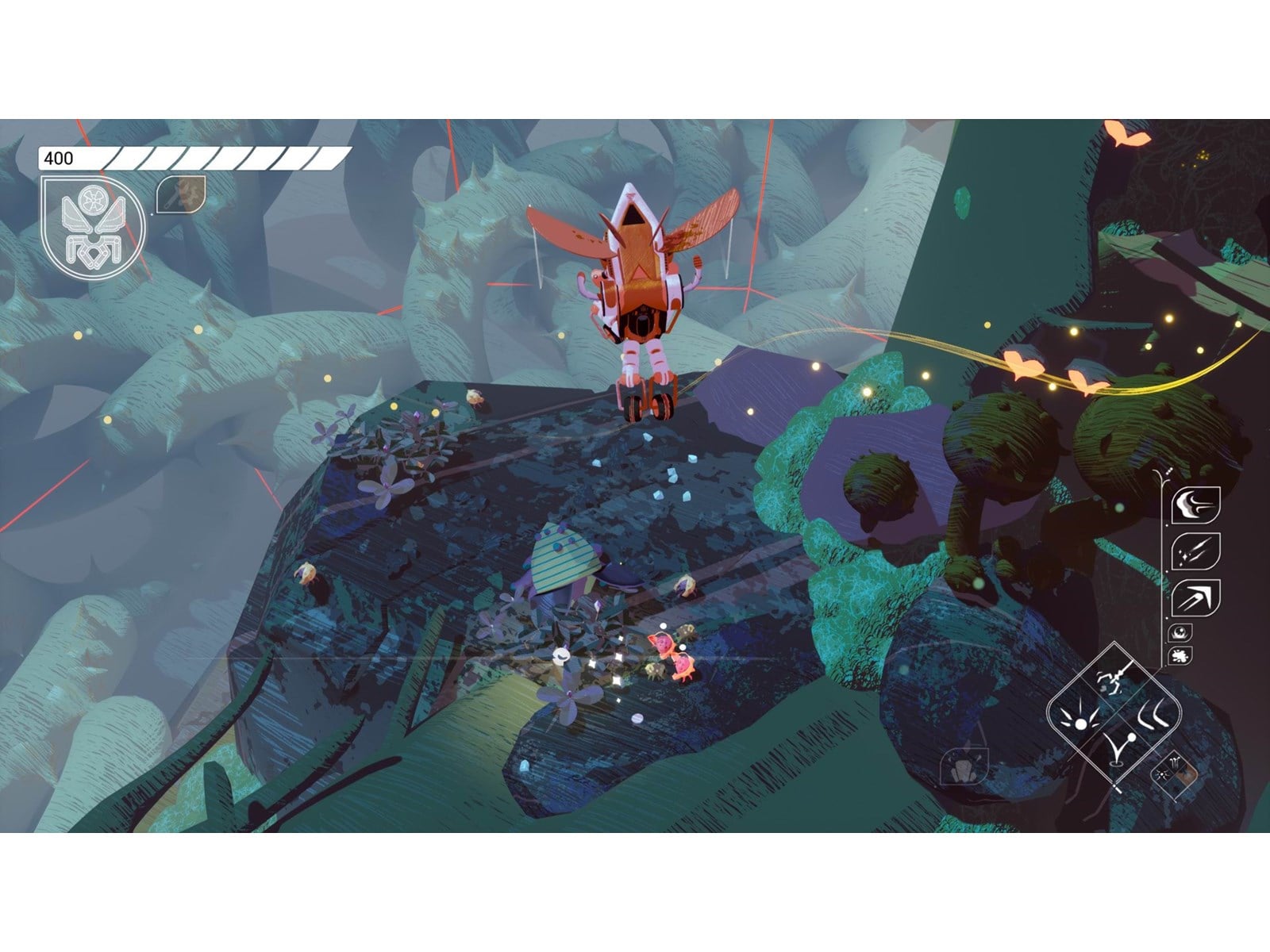Pick the grabbing claw arm in the diamond
Screen dimensions: 1270x952
[x=1114, y=681]
